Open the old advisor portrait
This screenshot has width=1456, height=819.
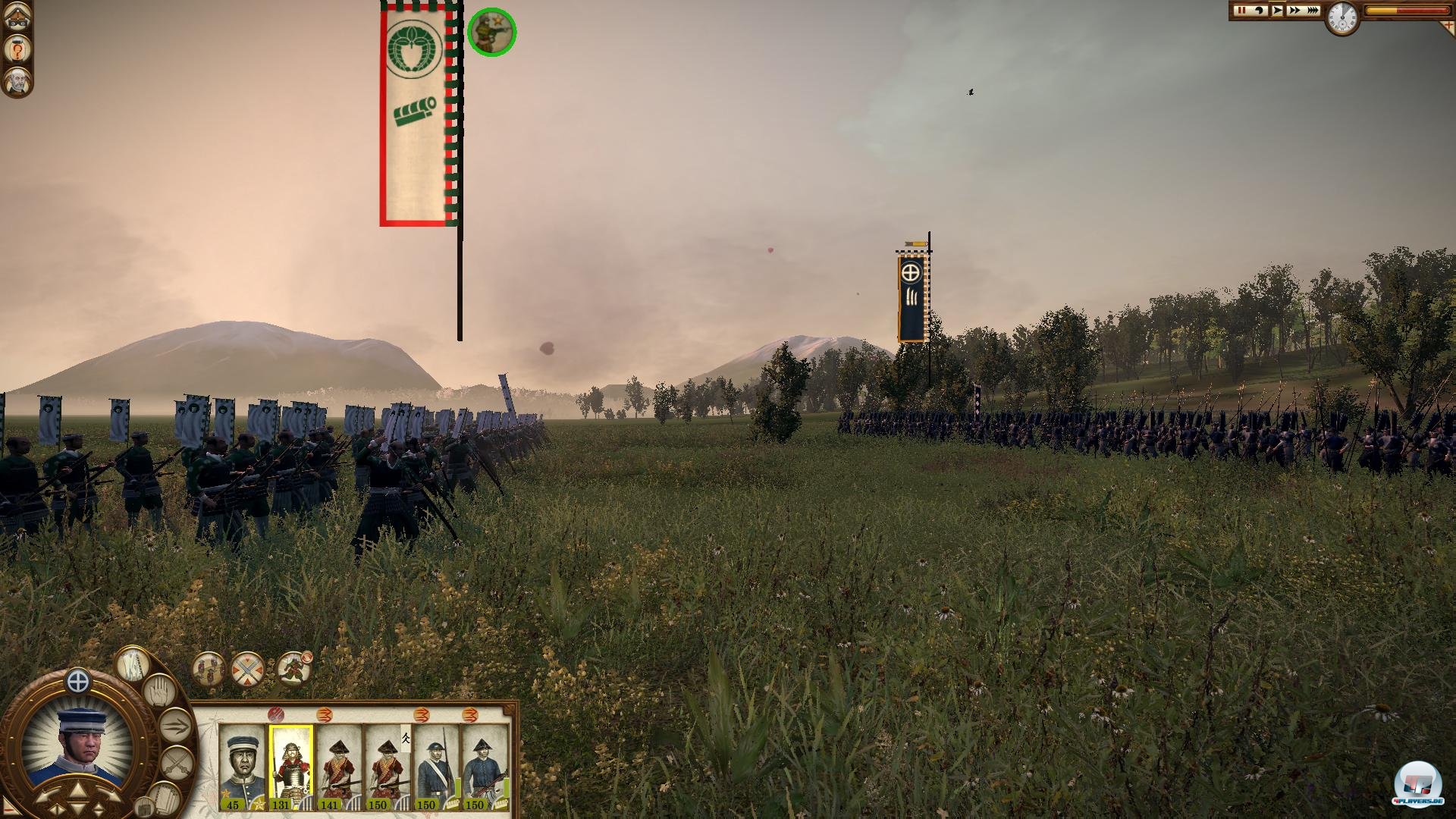point(17,81)
